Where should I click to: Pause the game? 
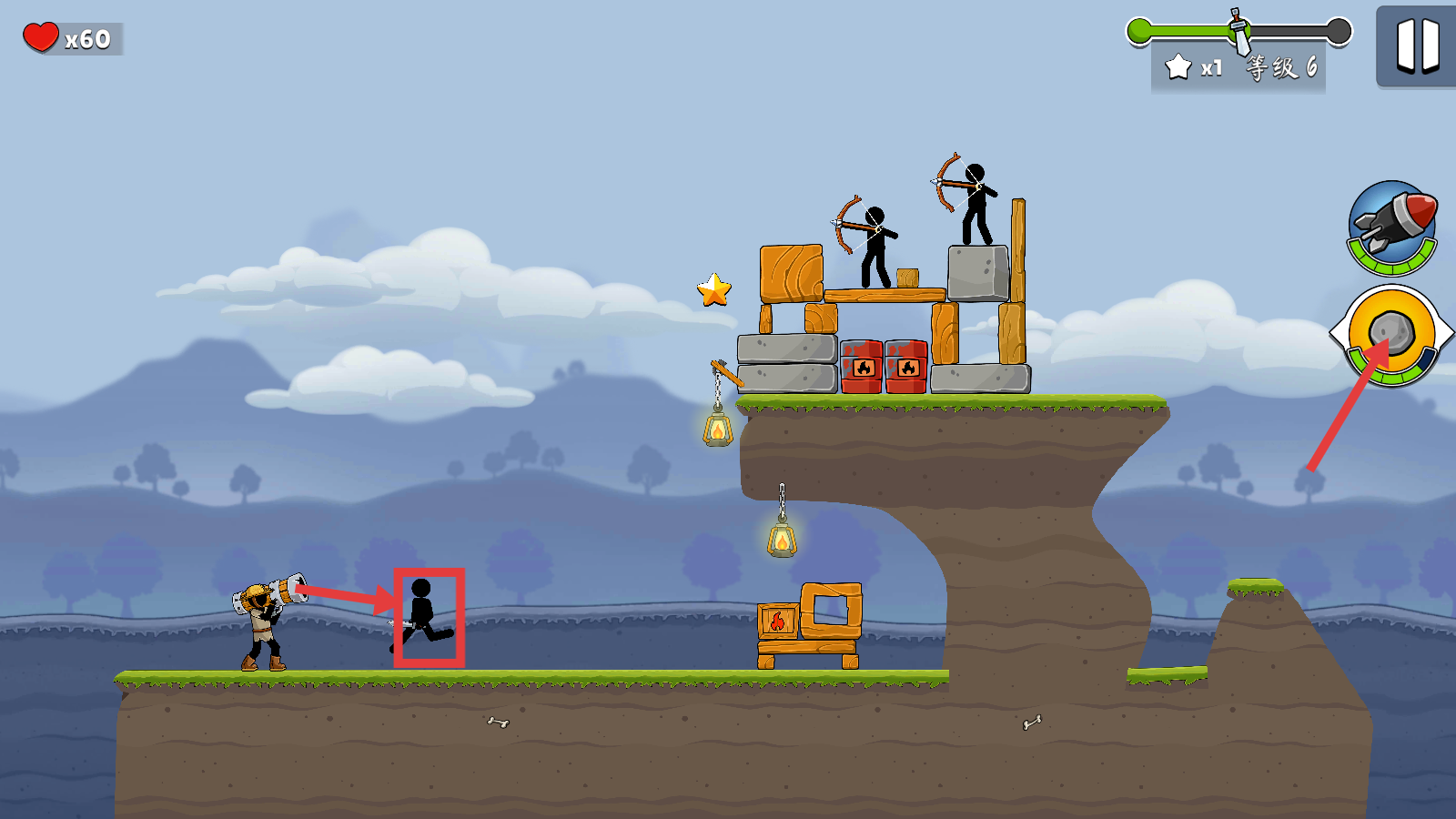coord(1417,45)
